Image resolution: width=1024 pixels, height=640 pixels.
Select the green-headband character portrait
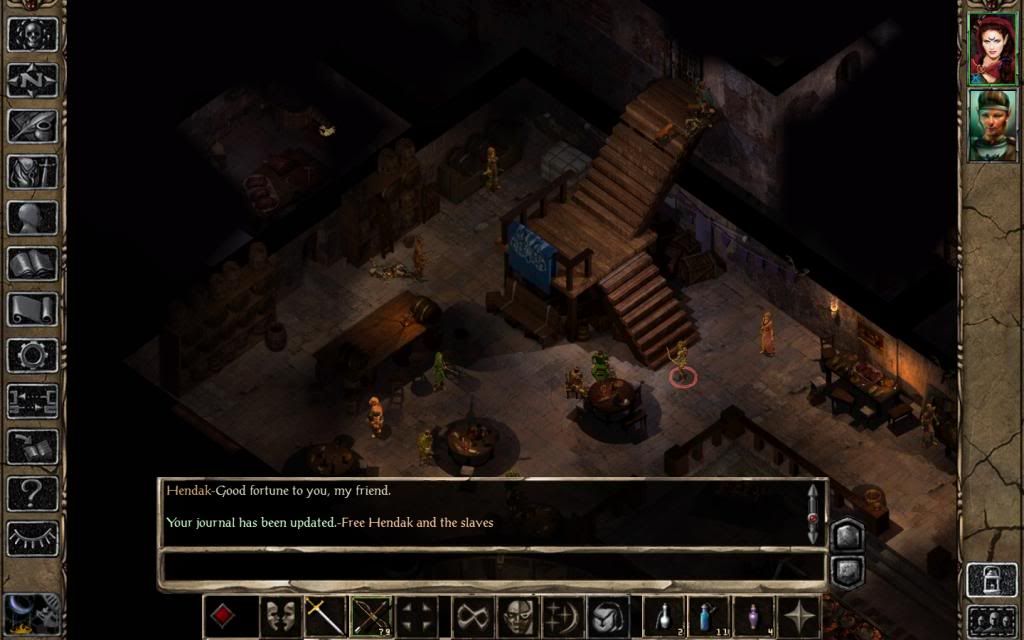(x=992, y=124)
